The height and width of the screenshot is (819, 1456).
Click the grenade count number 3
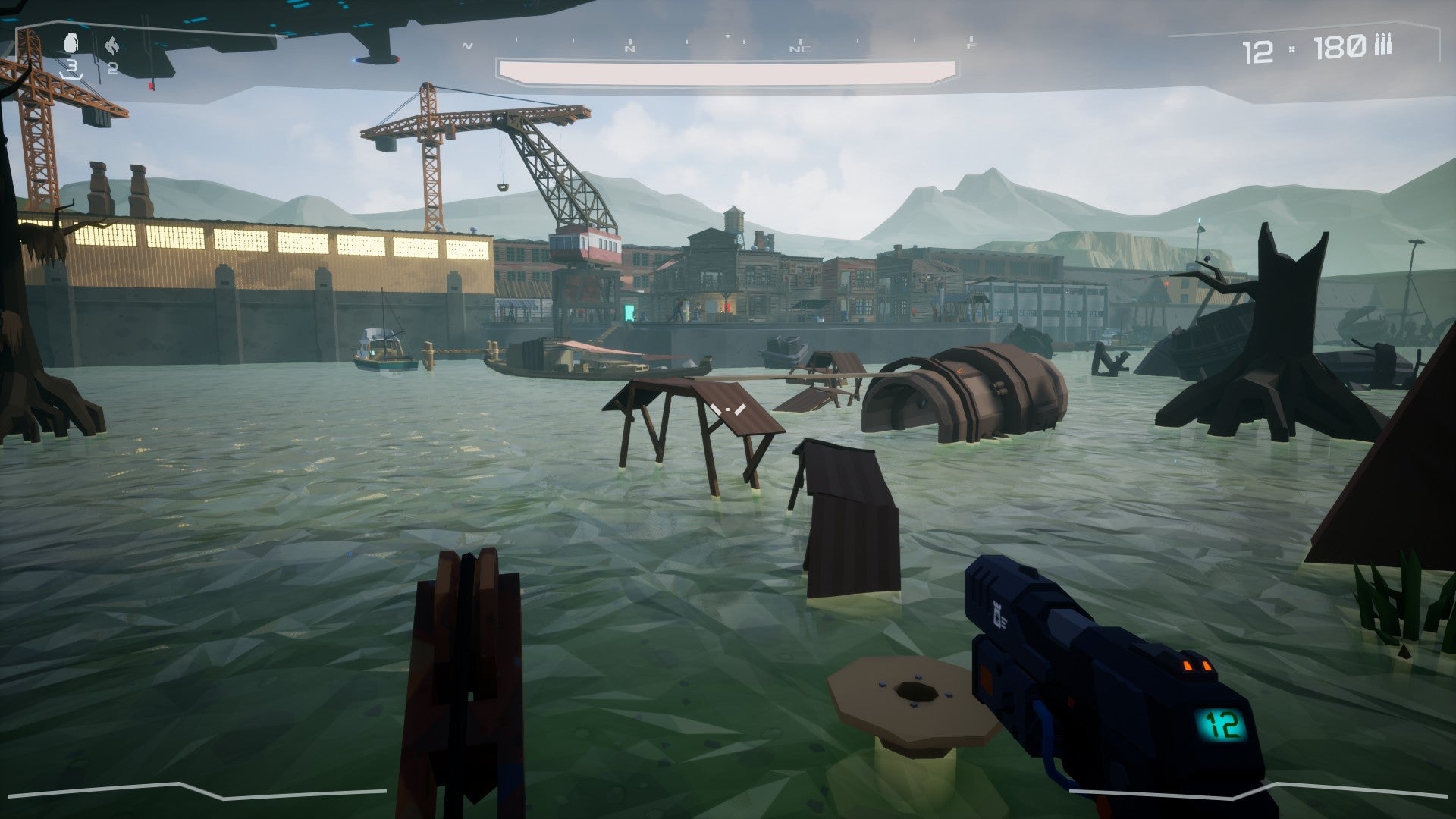[x=72, y=66]
